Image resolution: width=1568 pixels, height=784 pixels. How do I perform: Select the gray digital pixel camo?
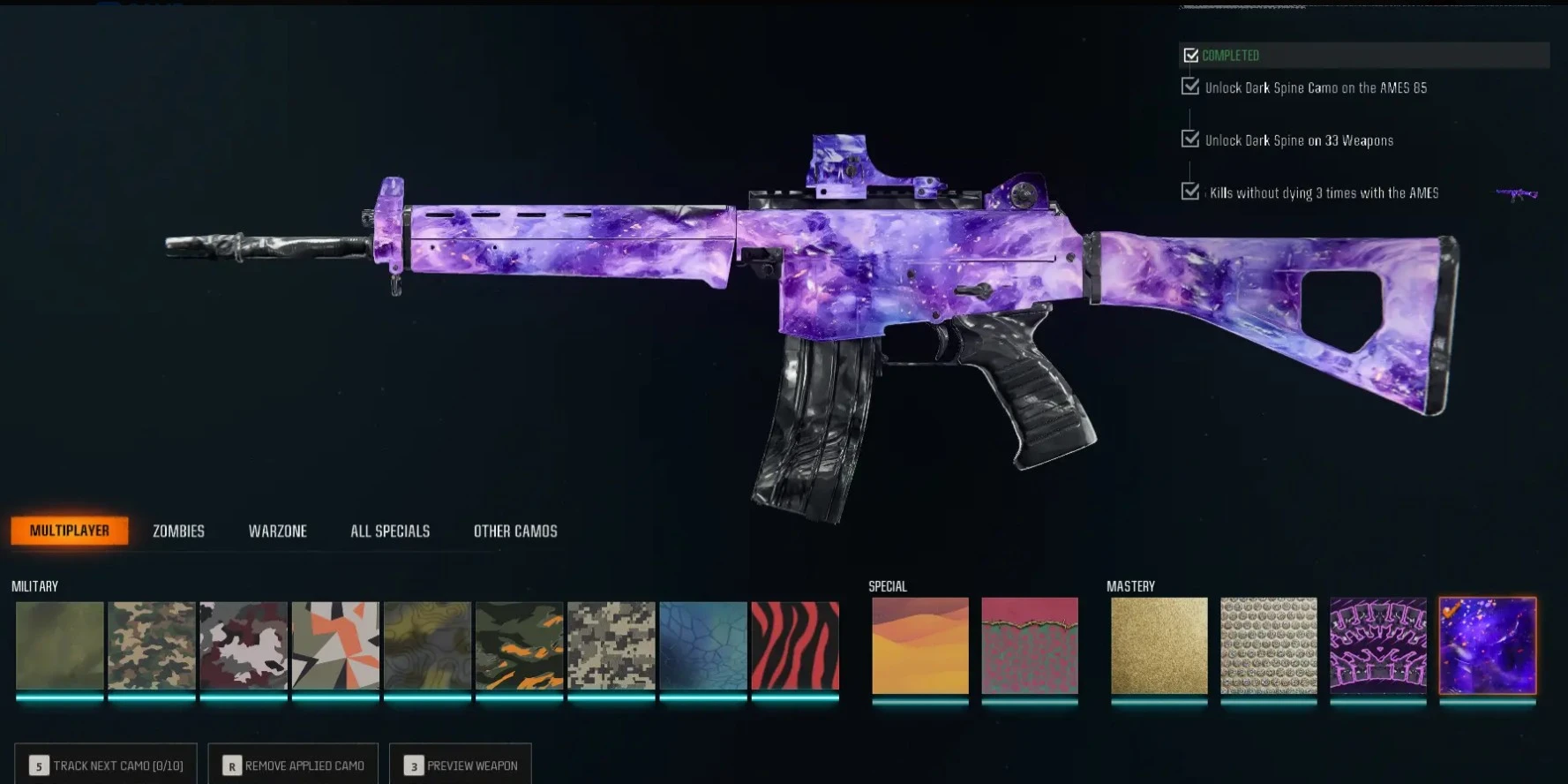[611, 646]
